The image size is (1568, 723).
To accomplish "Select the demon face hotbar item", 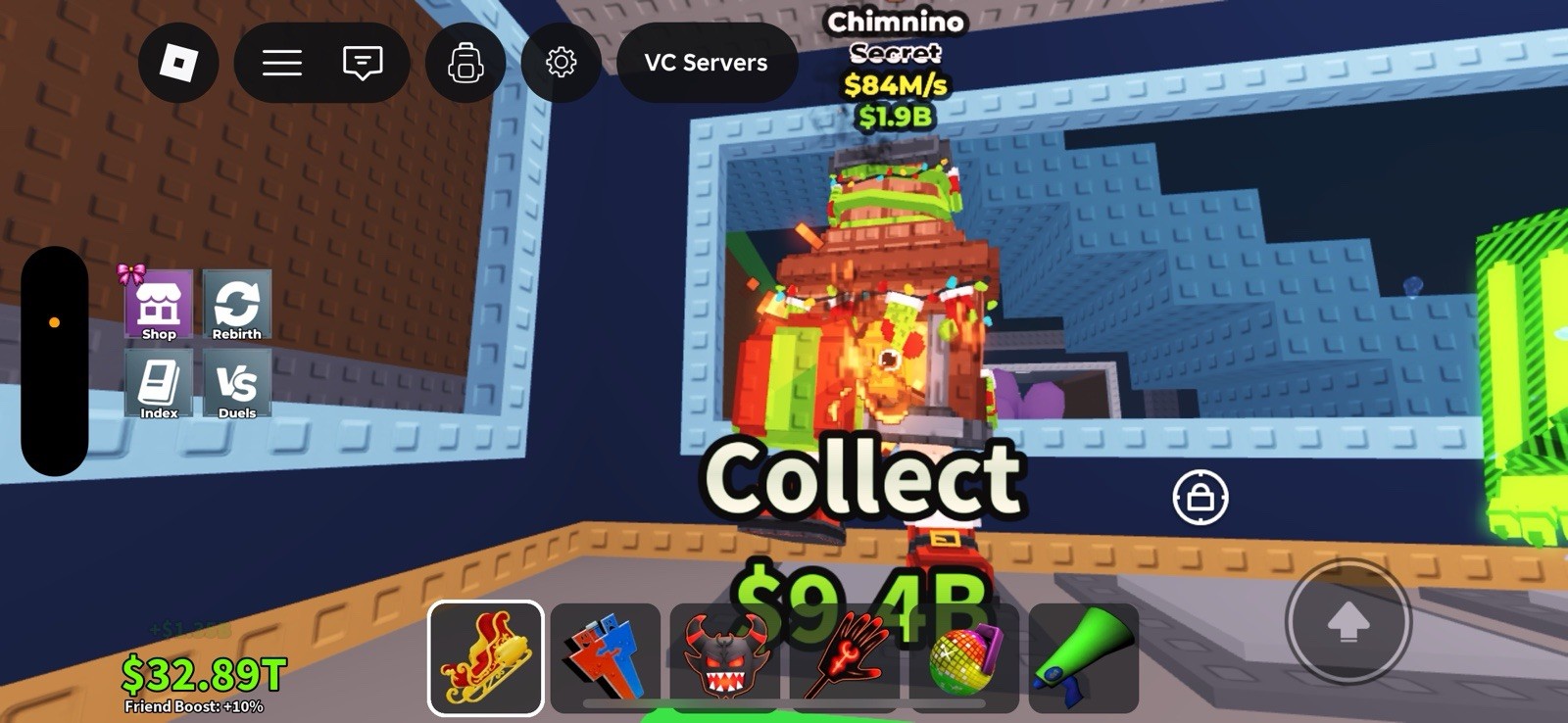I will pyautogui.click(x=727, y=657).
